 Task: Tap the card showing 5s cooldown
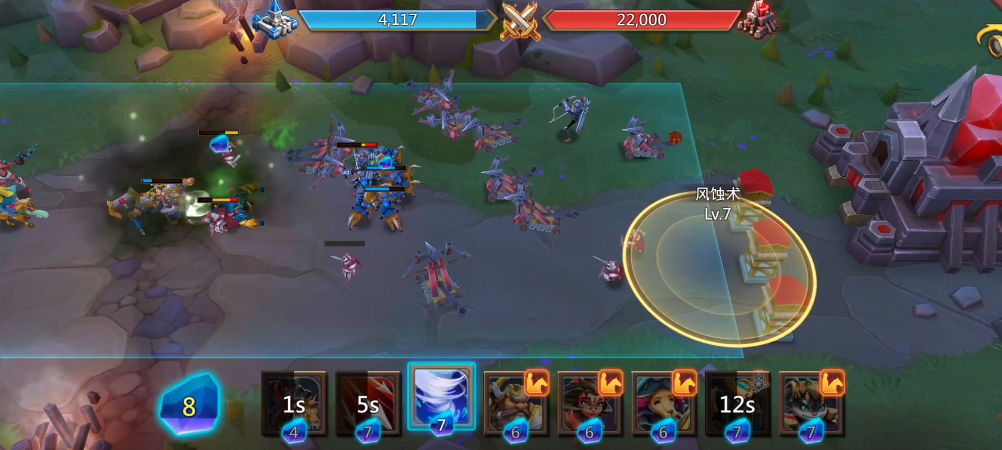(x=367, y=403)
